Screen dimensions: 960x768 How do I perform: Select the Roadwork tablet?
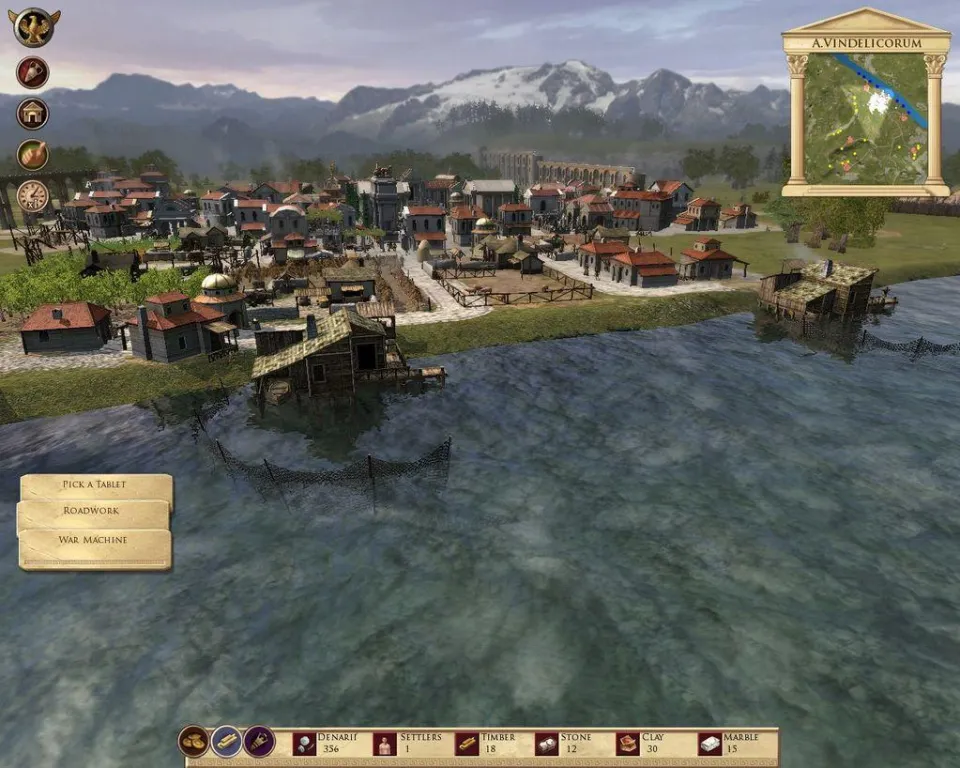pos(92,512)
